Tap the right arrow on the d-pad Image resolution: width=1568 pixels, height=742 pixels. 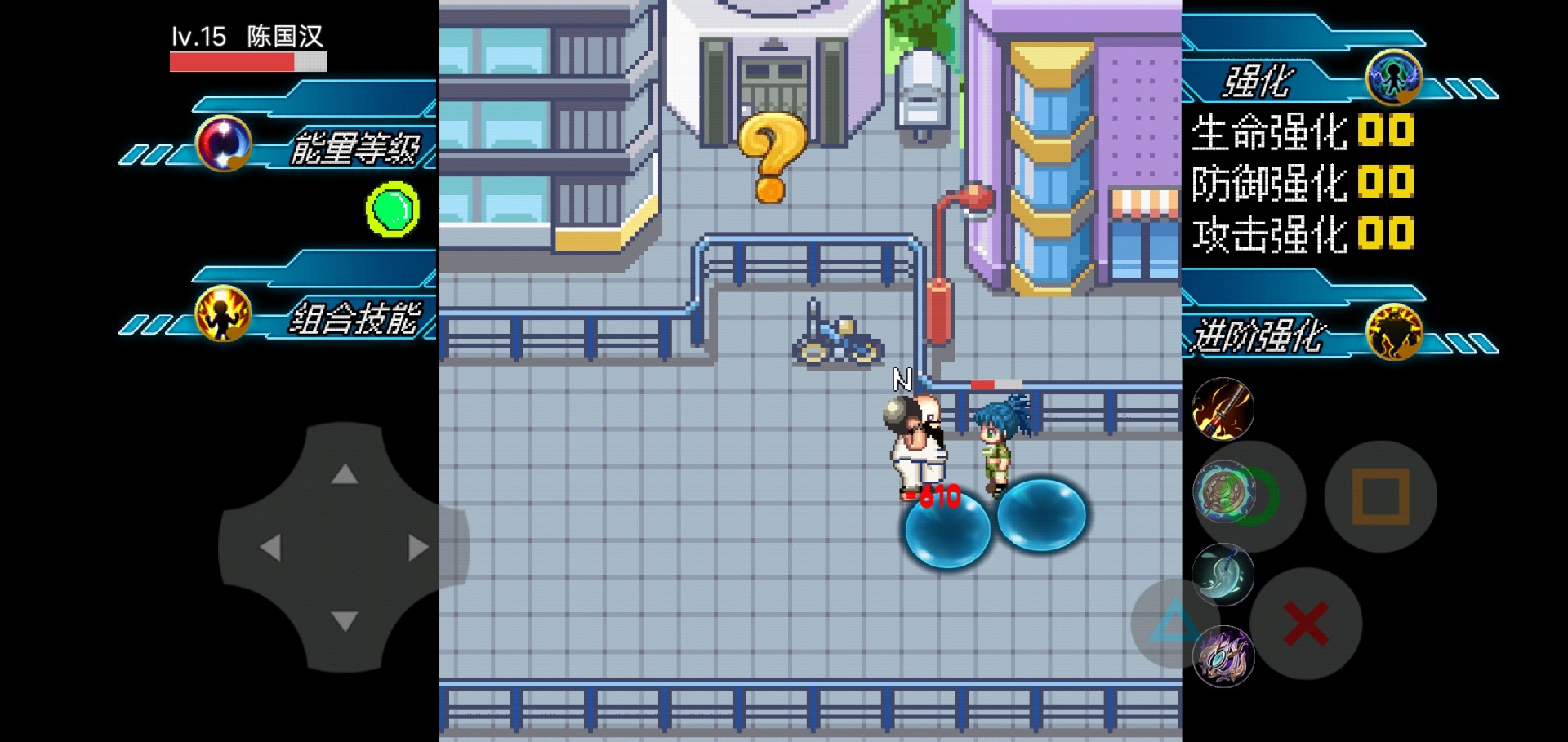(418, 547)
